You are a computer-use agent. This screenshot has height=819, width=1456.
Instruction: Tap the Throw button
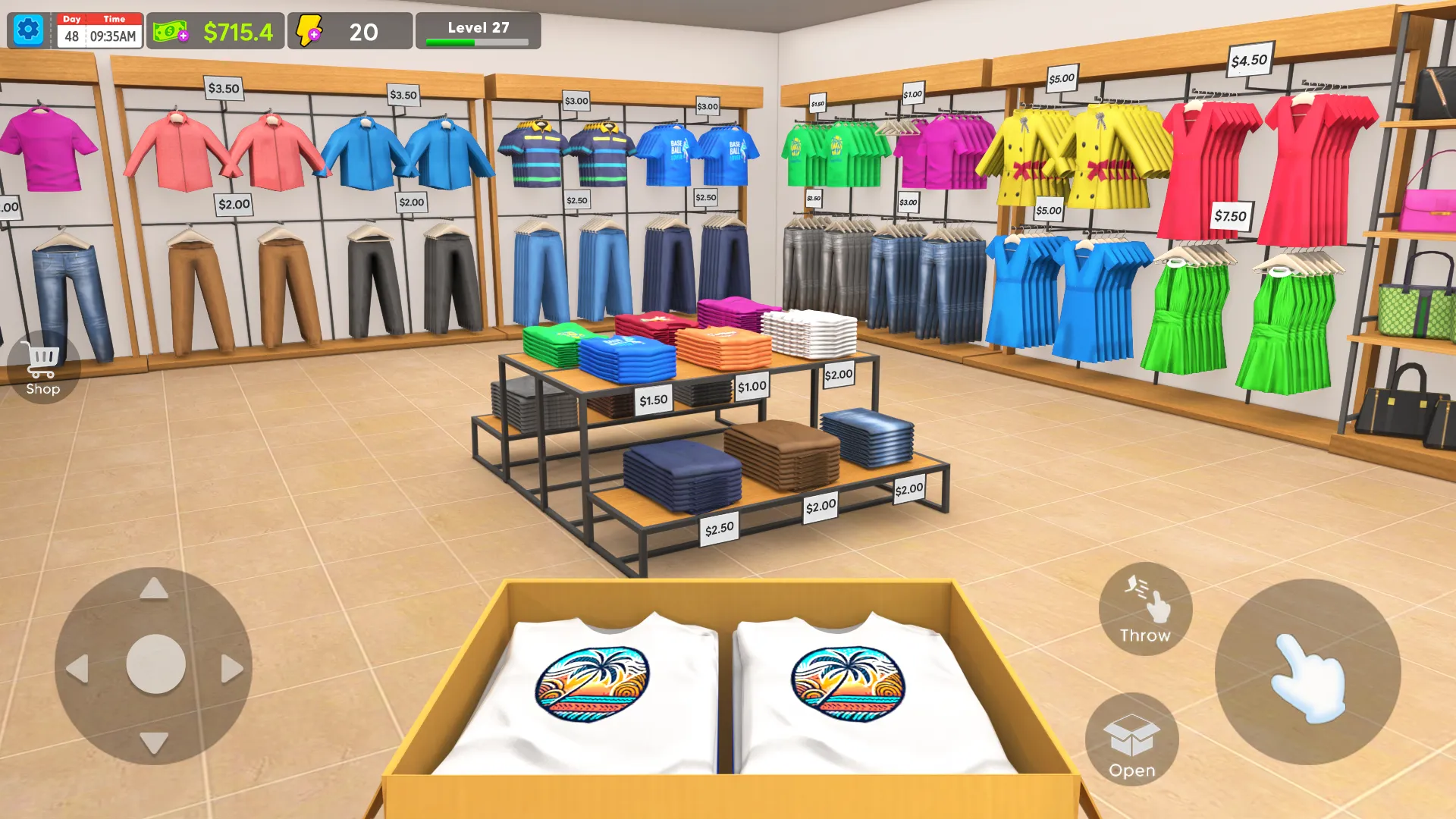(1145, 609)
